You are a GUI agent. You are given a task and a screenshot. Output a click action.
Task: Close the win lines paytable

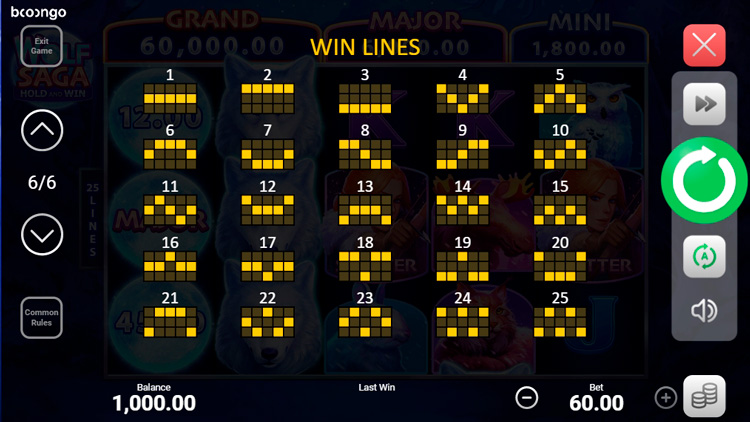pos(704,46)
